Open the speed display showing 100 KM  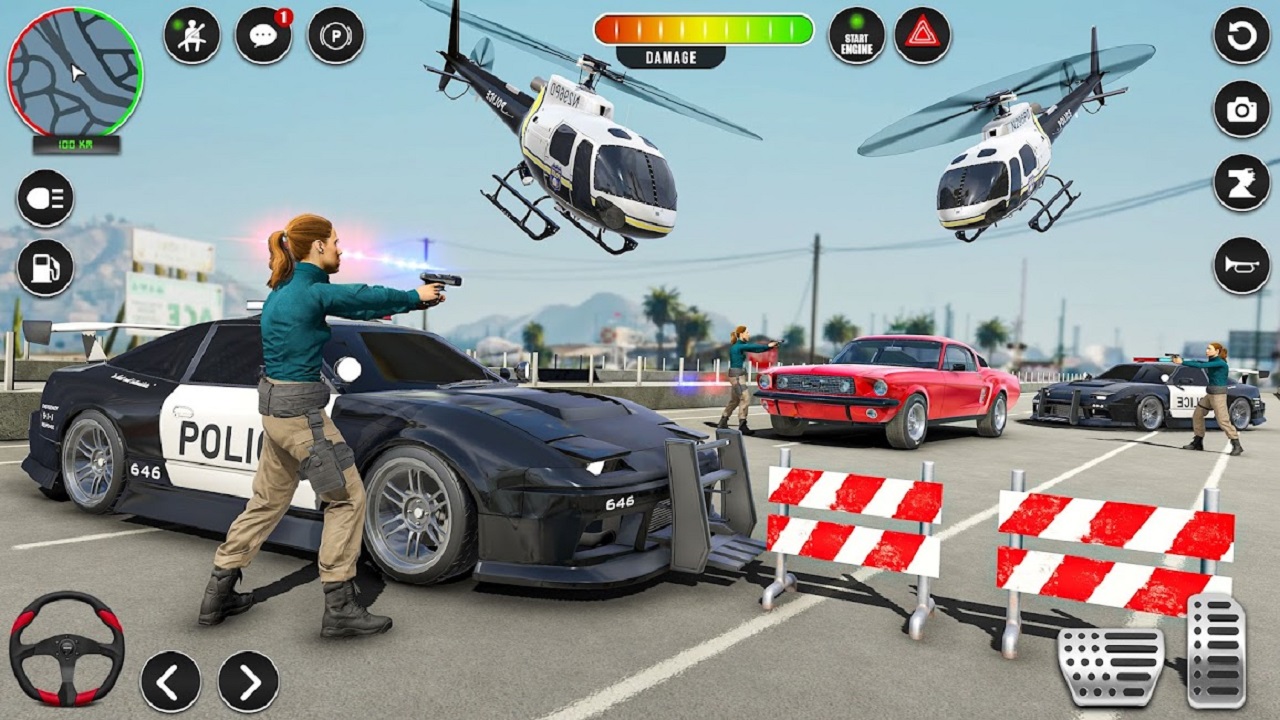coord(75,144)
